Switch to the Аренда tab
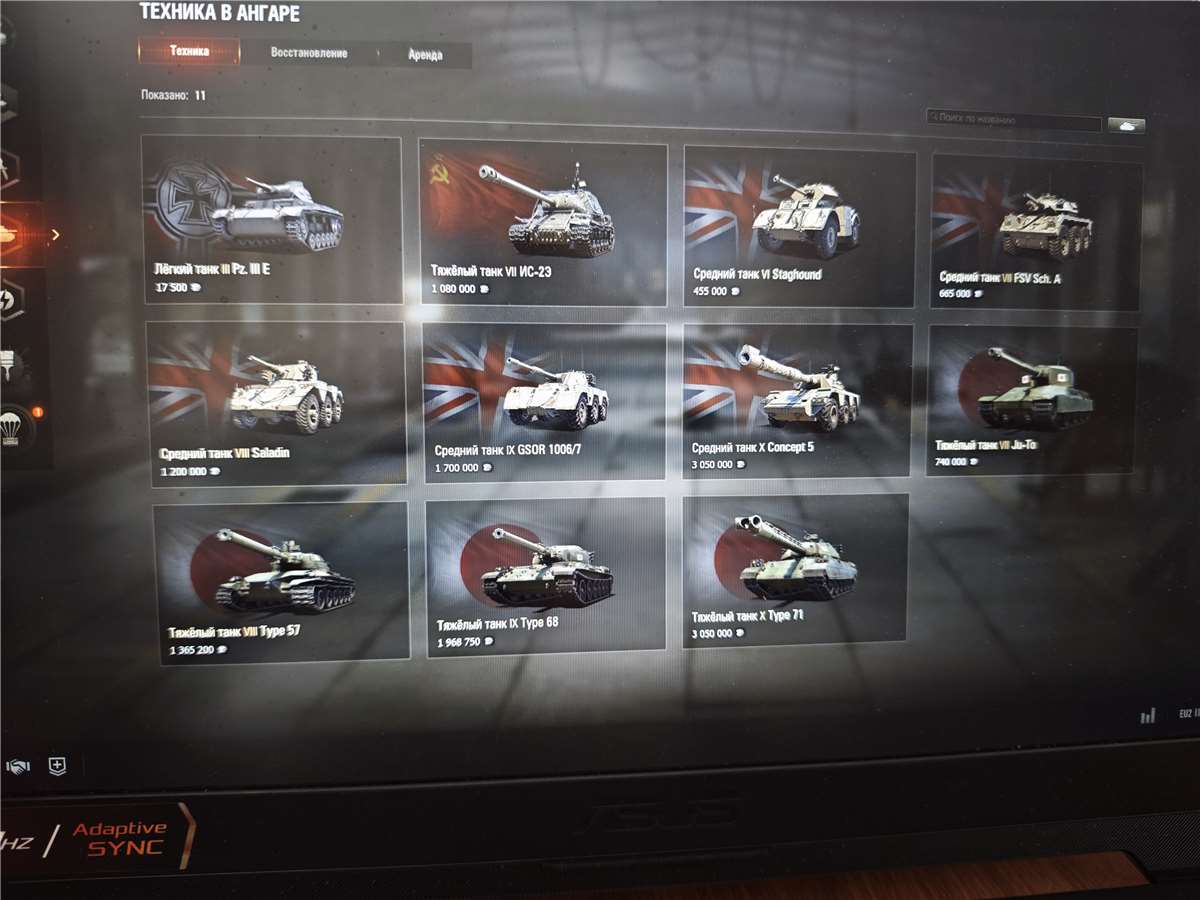 pos(425,55)
